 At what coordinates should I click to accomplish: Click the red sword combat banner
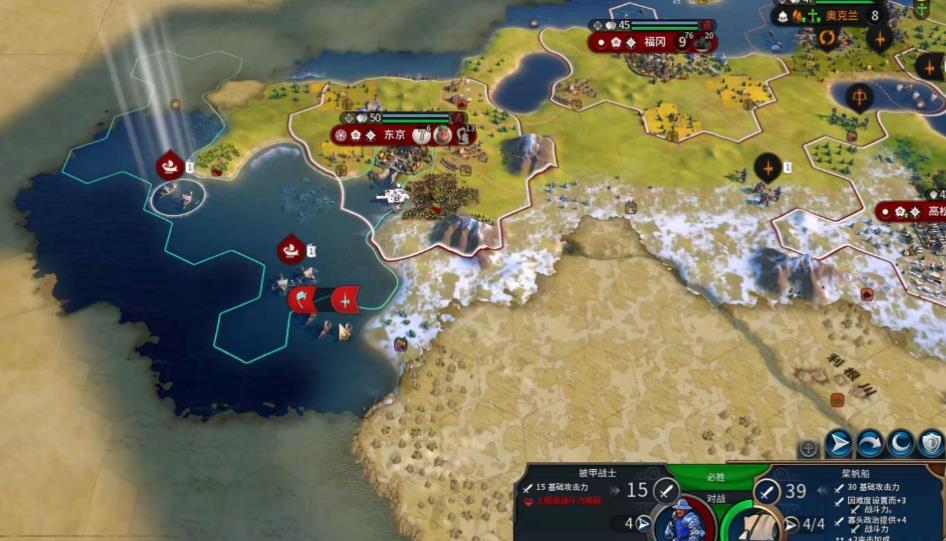(x=345, y=298)
